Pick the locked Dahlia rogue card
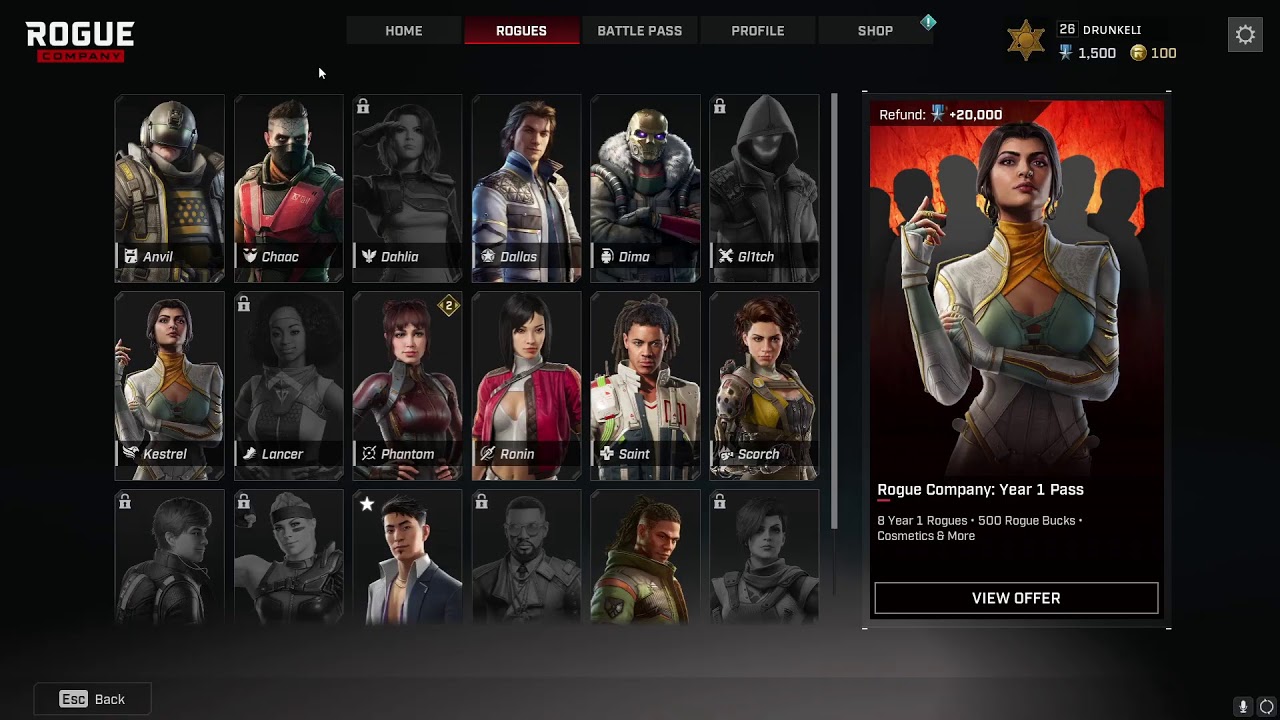This screenshot has width=1280, height=720. (x=408, y=189)
